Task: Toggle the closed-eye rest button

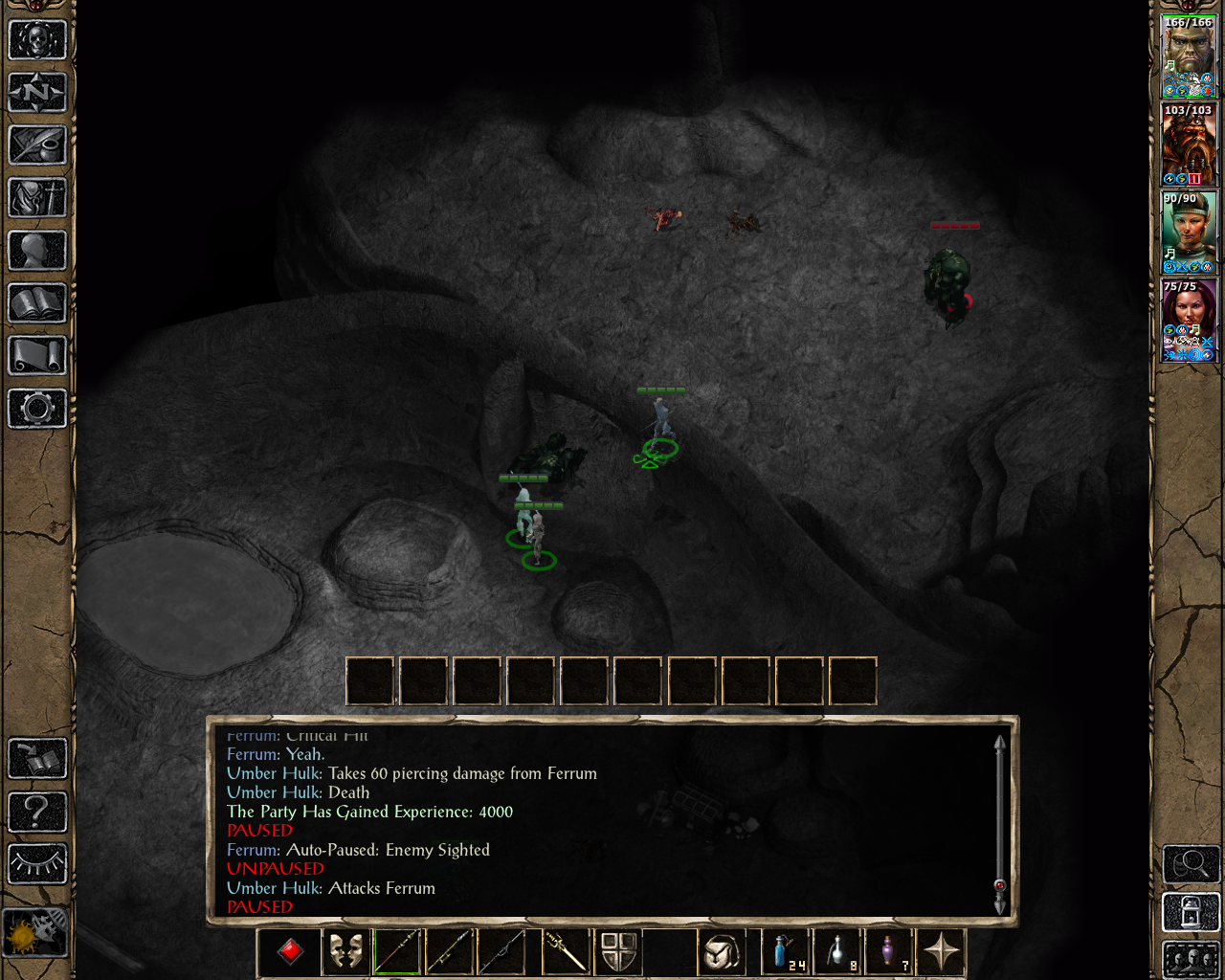Action: pos(37,863)
